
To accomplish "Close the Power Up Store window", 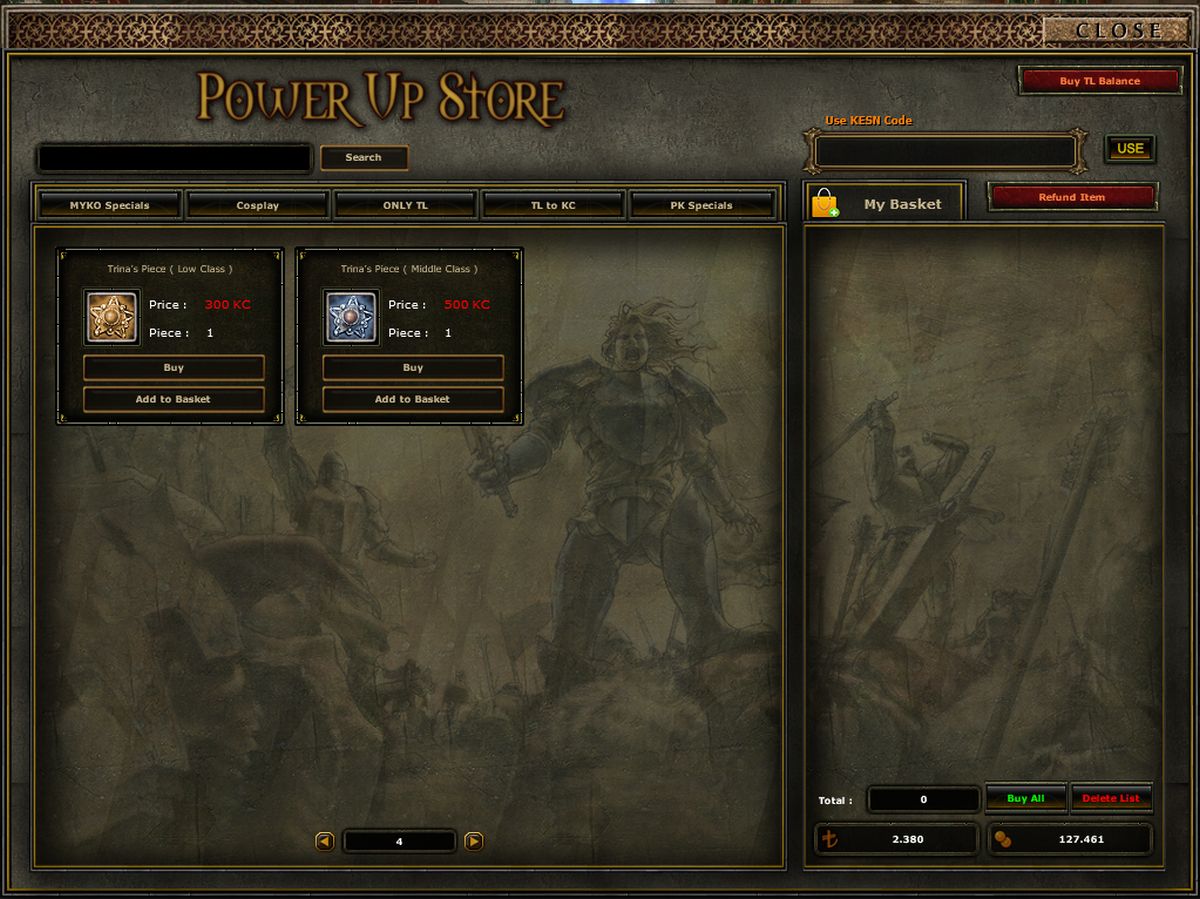I will [1118, 31].
